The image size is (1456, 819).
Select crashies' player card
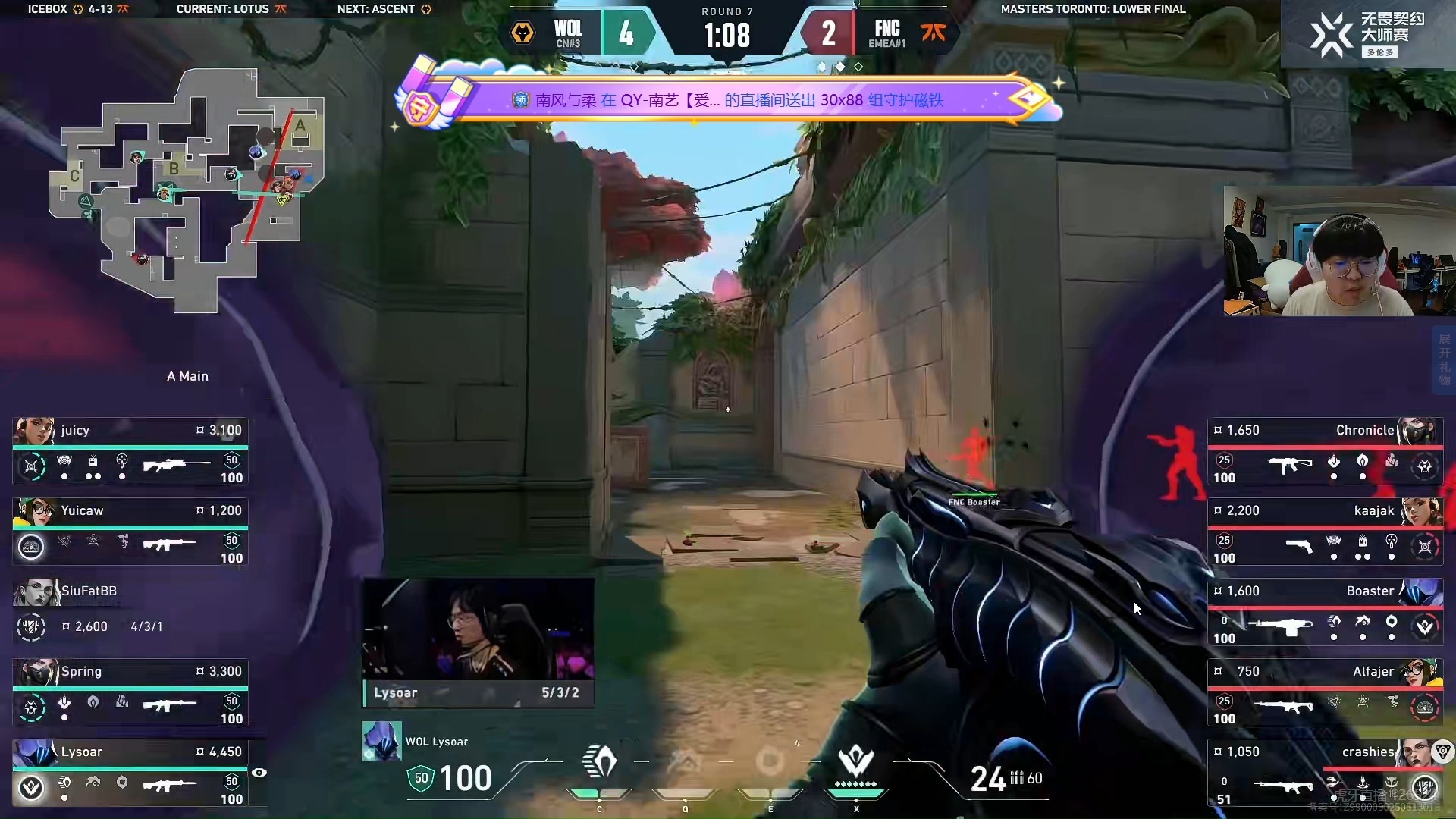coord(1324,773)
